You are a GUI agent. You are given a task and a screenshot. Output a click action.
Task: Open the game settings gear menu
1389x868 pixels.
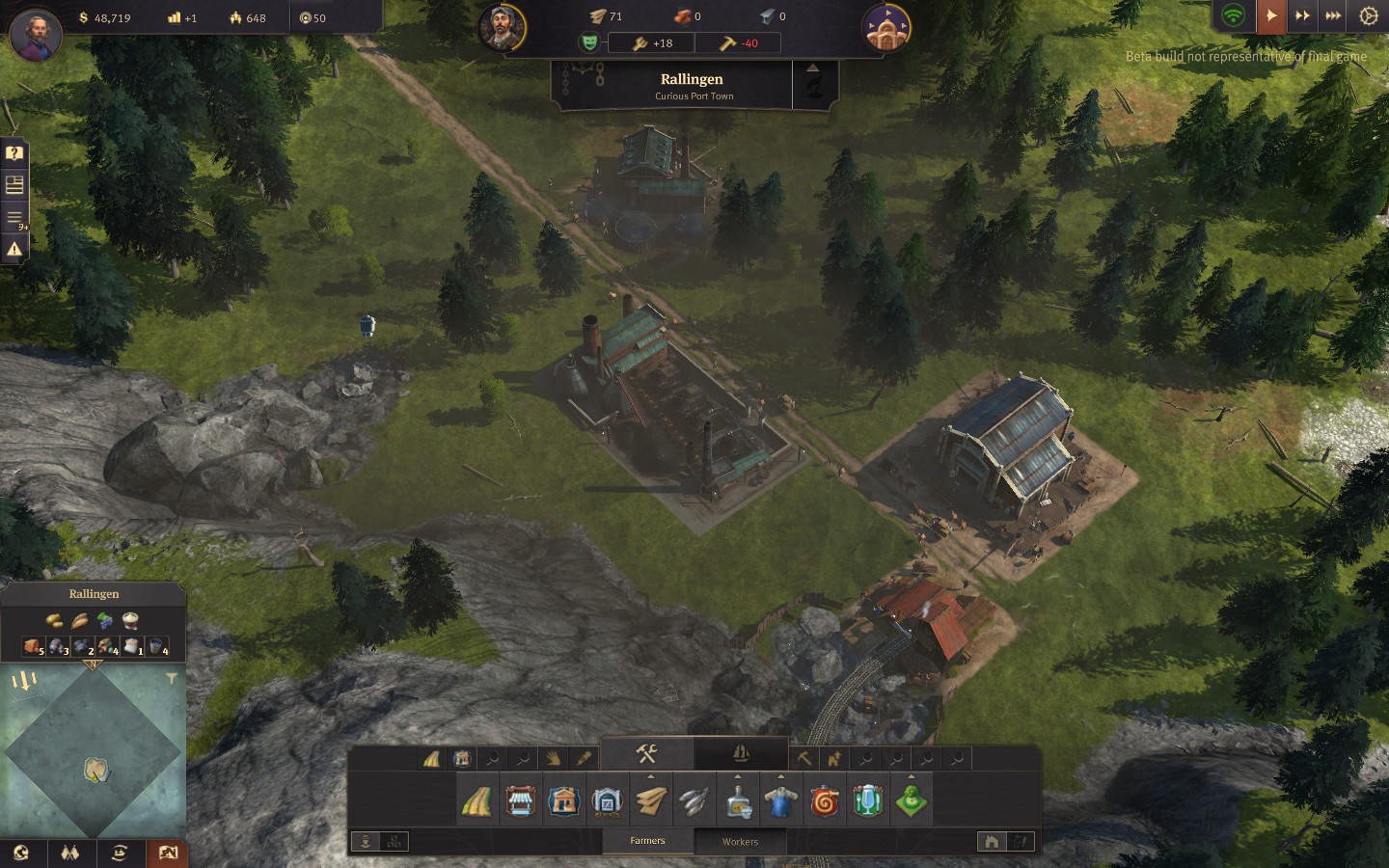pos(1368,16)
